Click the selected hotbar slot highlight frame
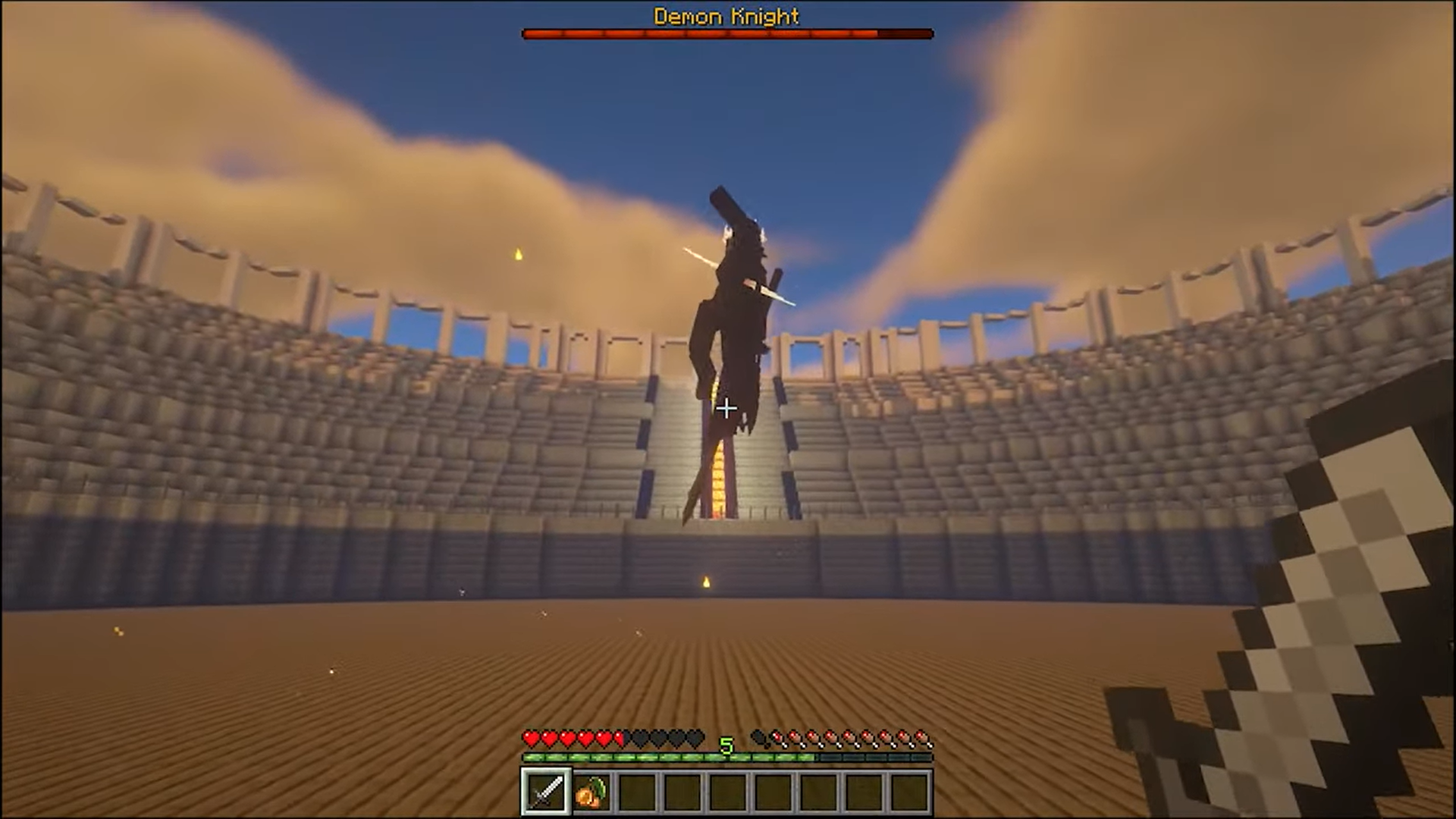 544,791
